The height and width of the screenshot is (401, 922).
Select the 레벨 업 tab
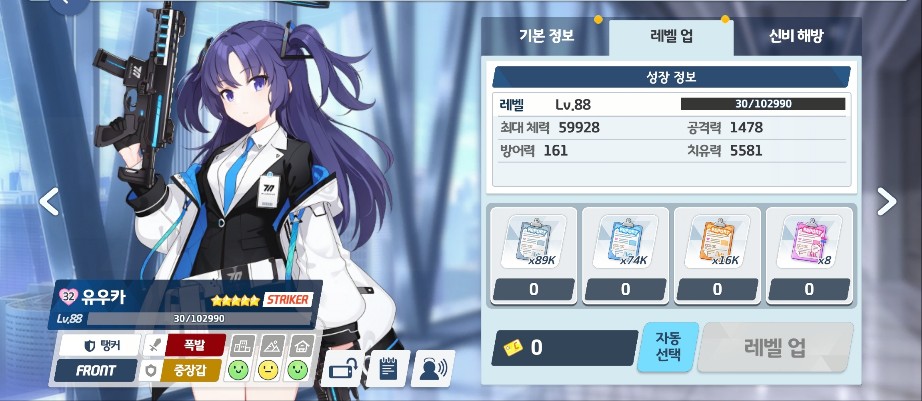click(671, 36)
